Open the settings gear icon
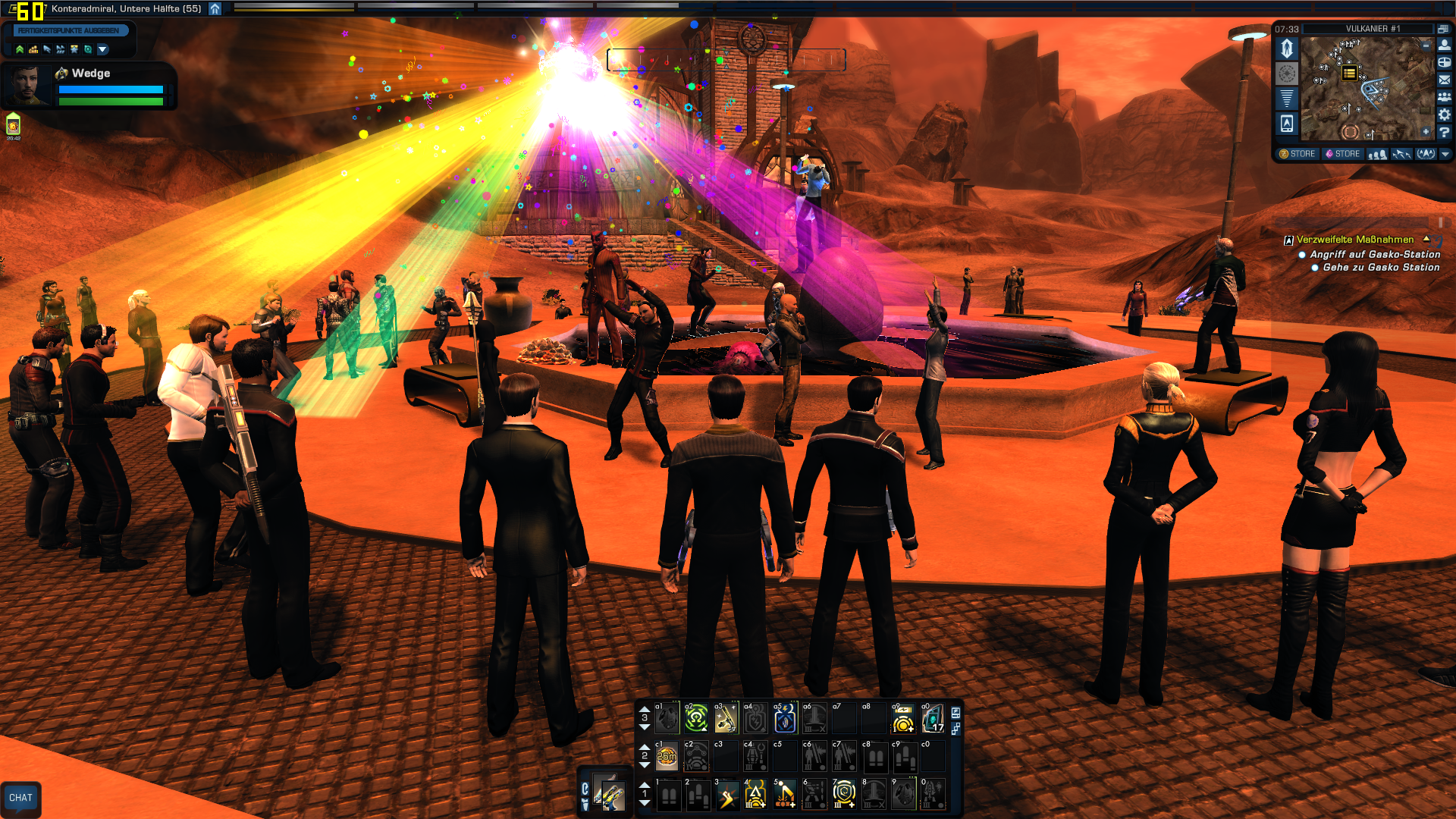 coord(1445,115)
